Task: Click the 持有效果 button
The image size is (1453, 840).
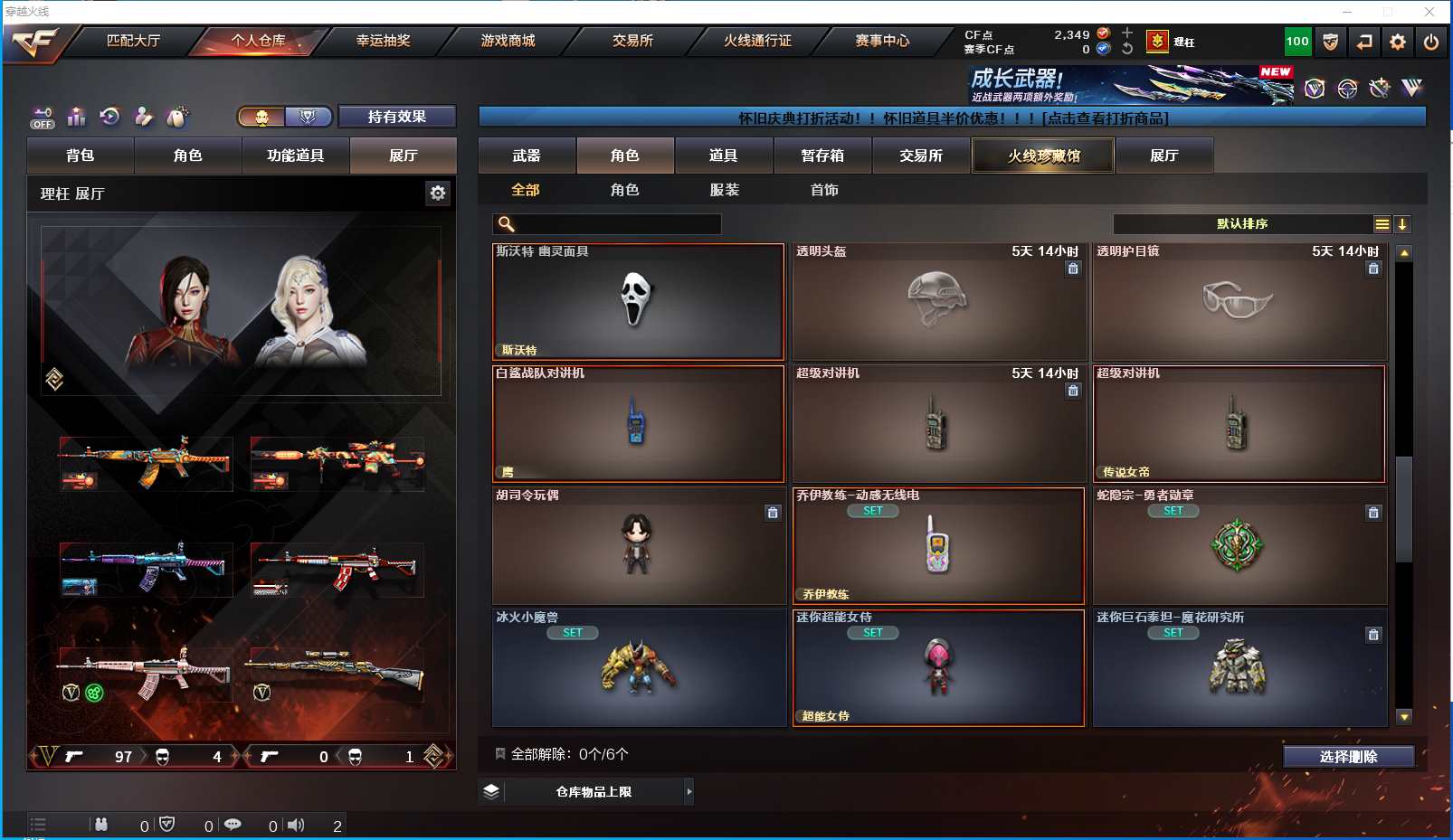Action: 396,117
